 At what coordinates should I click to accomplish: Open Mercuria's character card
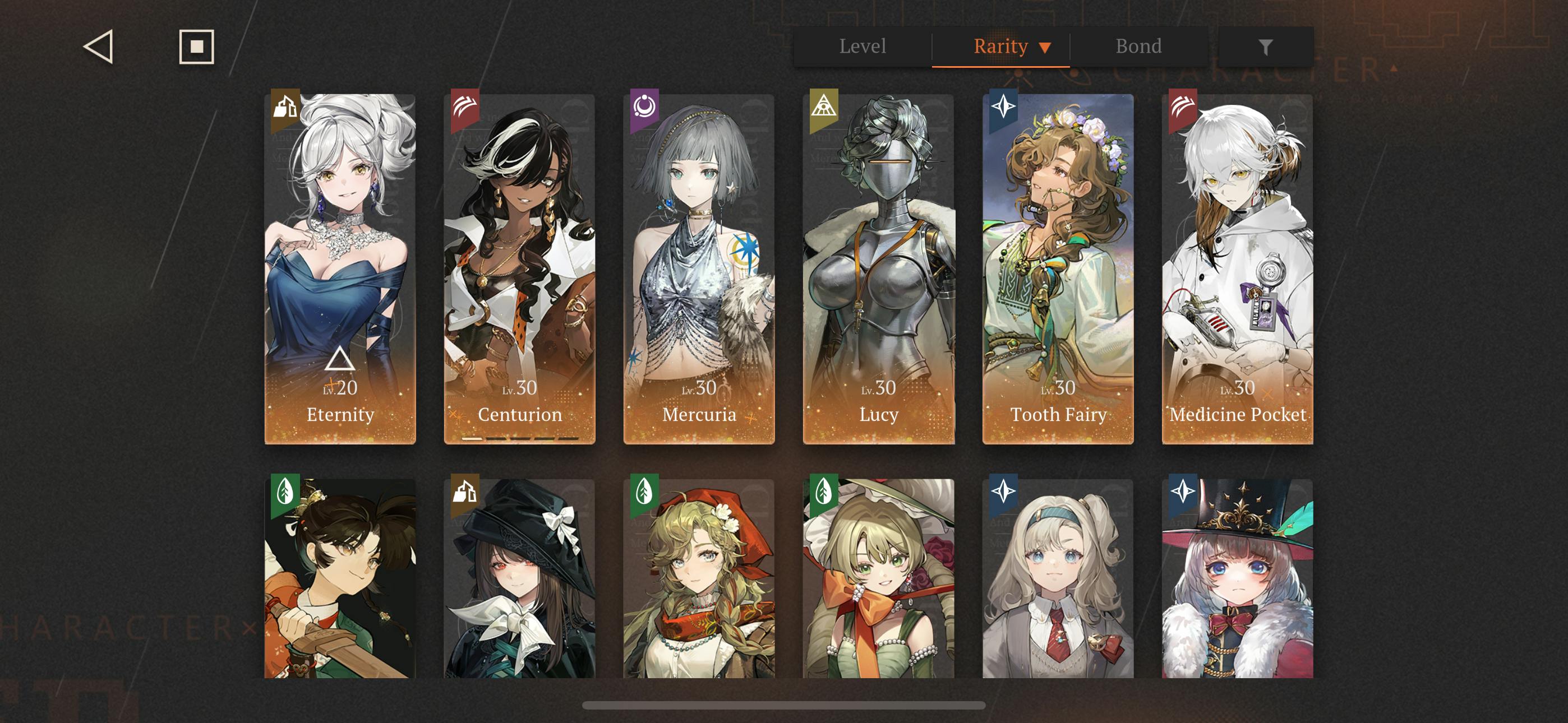(699, 269)
